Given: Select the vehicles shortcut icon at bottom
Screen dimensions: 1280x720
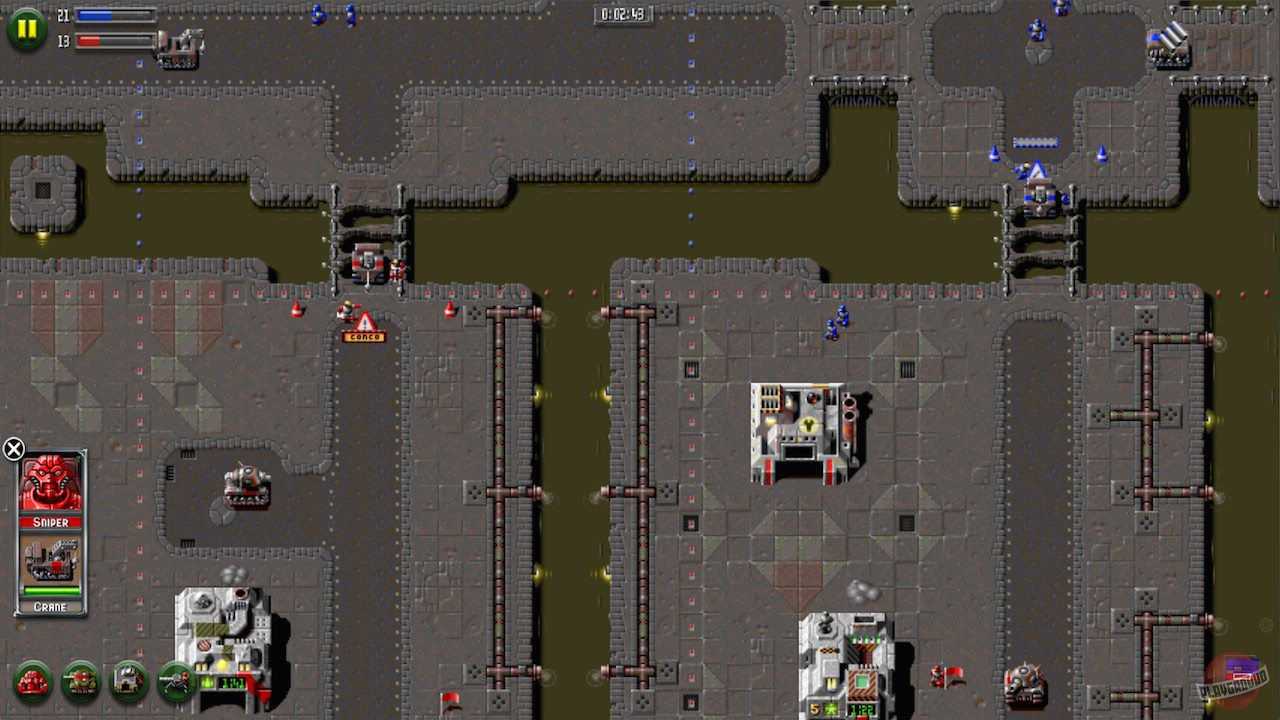Looking at the screenshot, I should (x=80, y=683).
